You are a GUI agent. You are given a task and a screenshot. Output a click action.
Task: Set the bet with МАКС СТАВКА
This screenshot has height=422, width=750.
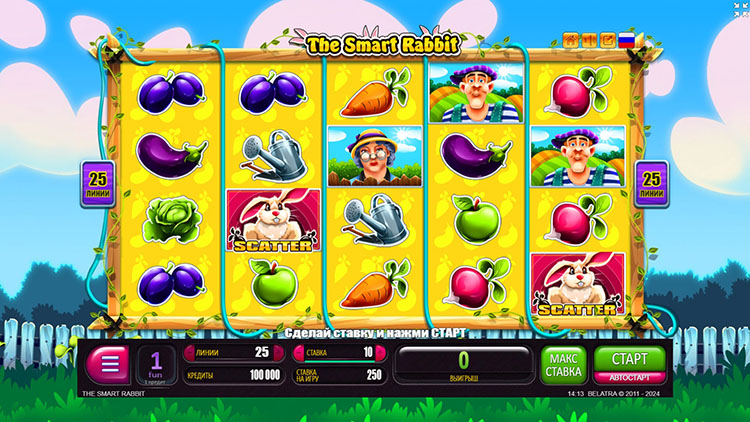point(563,364)
